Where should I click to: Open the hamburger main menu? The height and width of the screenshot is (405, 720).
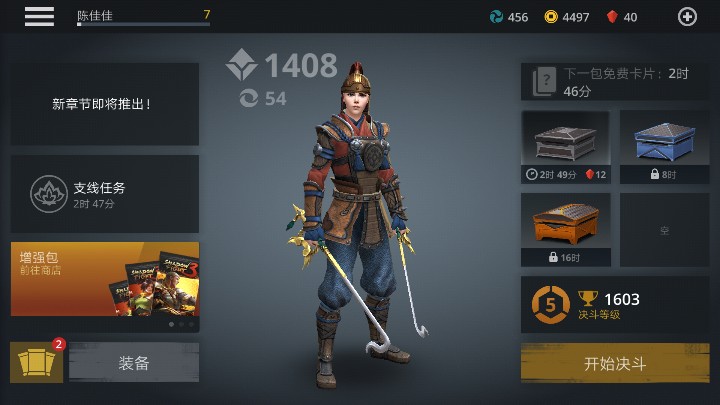(39, 16)
